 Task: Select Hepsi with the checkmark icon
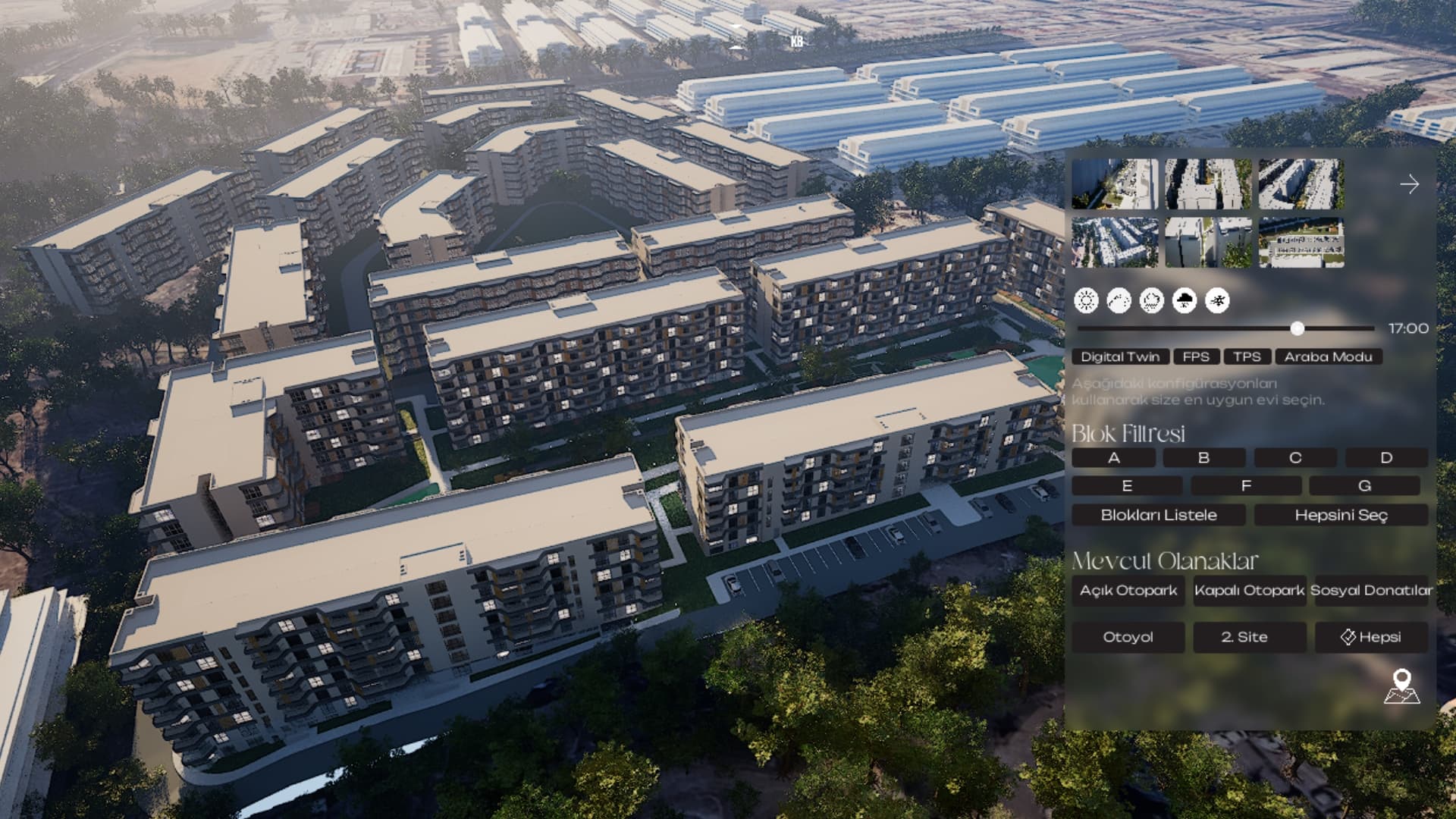(x=1373, y=637)
